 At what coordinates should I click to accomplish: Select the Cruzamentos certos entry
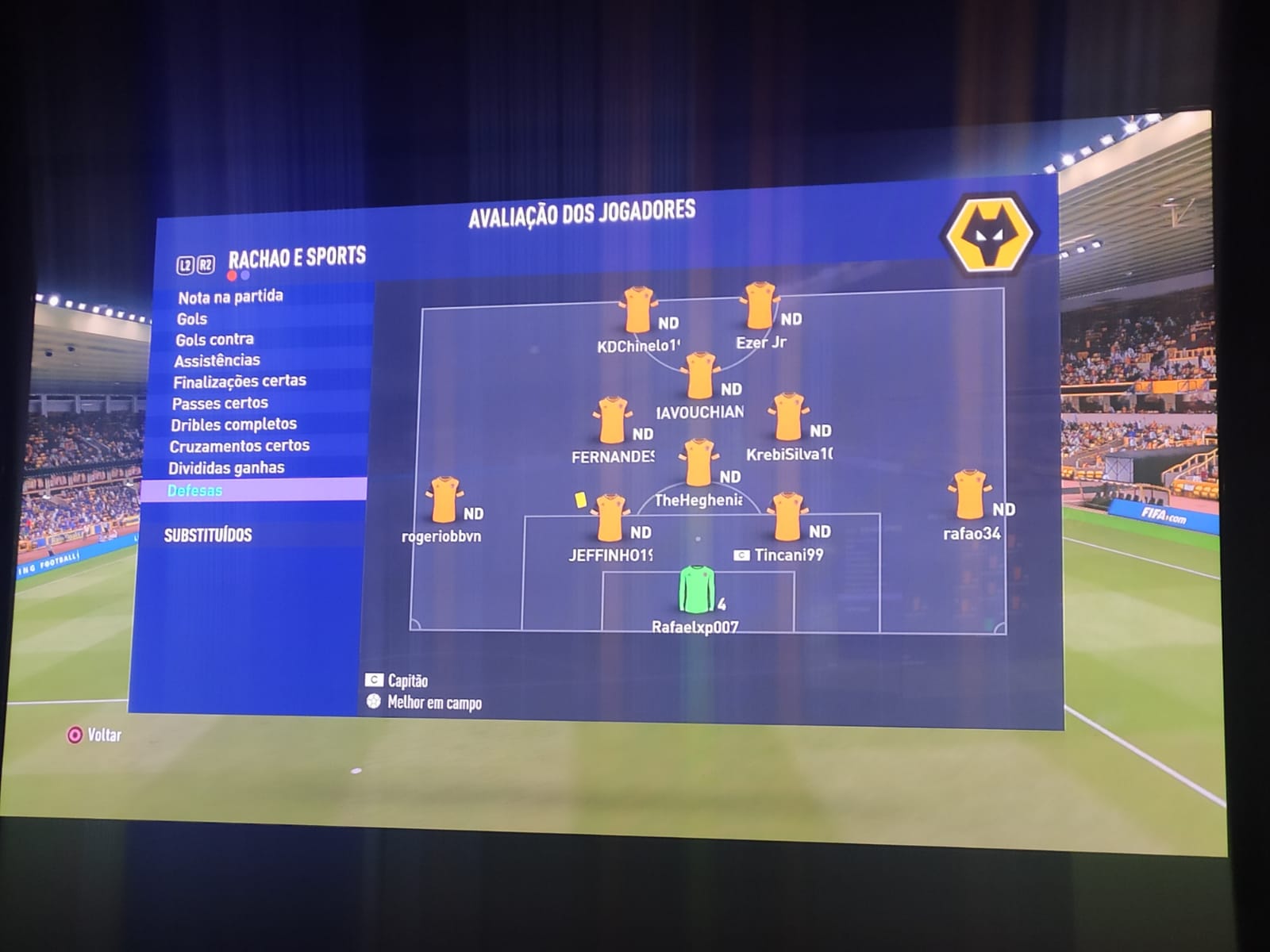pyautogui.click(x=239, y=446)
